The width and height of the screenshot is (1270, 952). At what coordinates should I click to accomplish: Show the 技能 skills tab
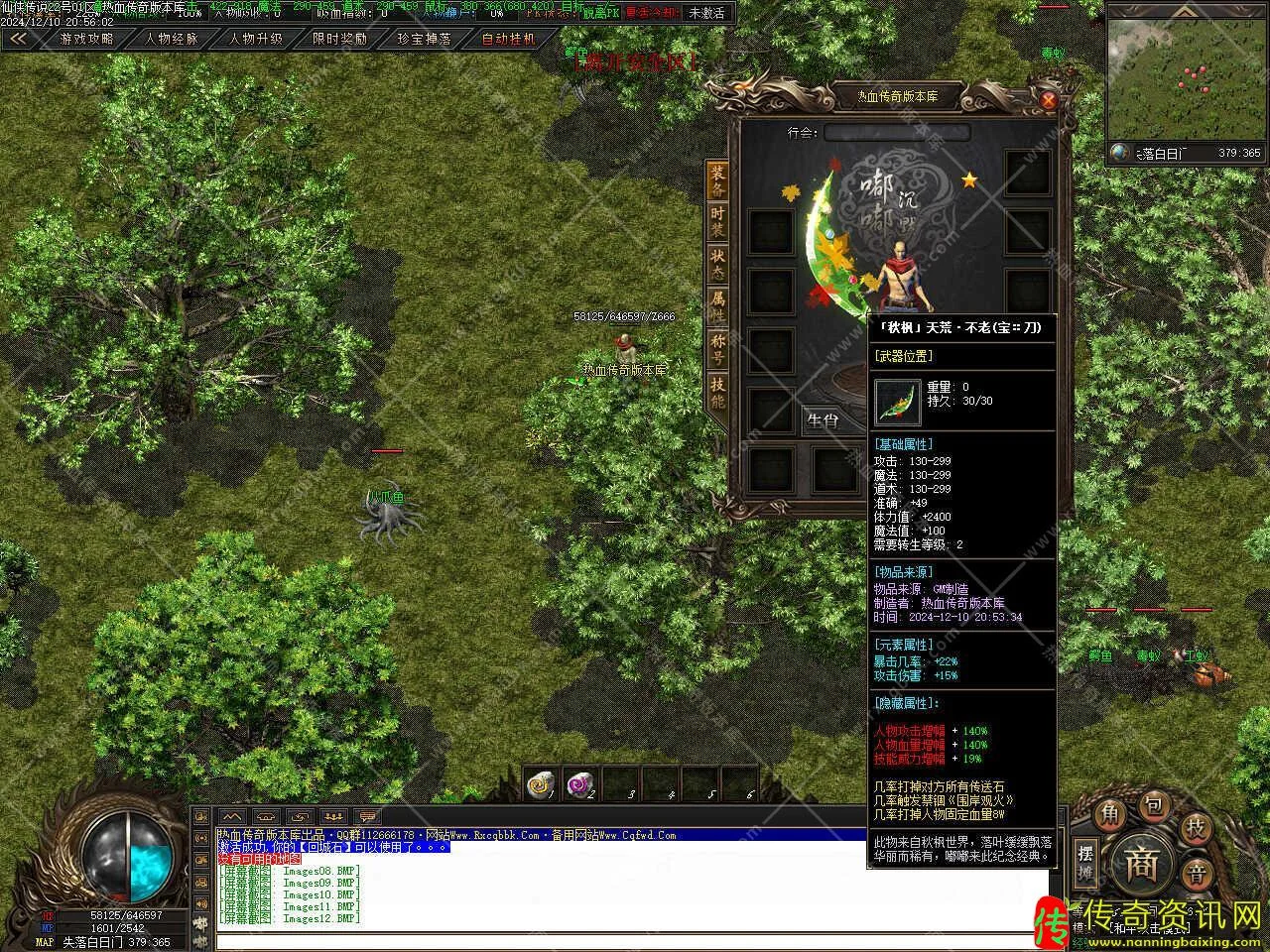coord(717,392)
